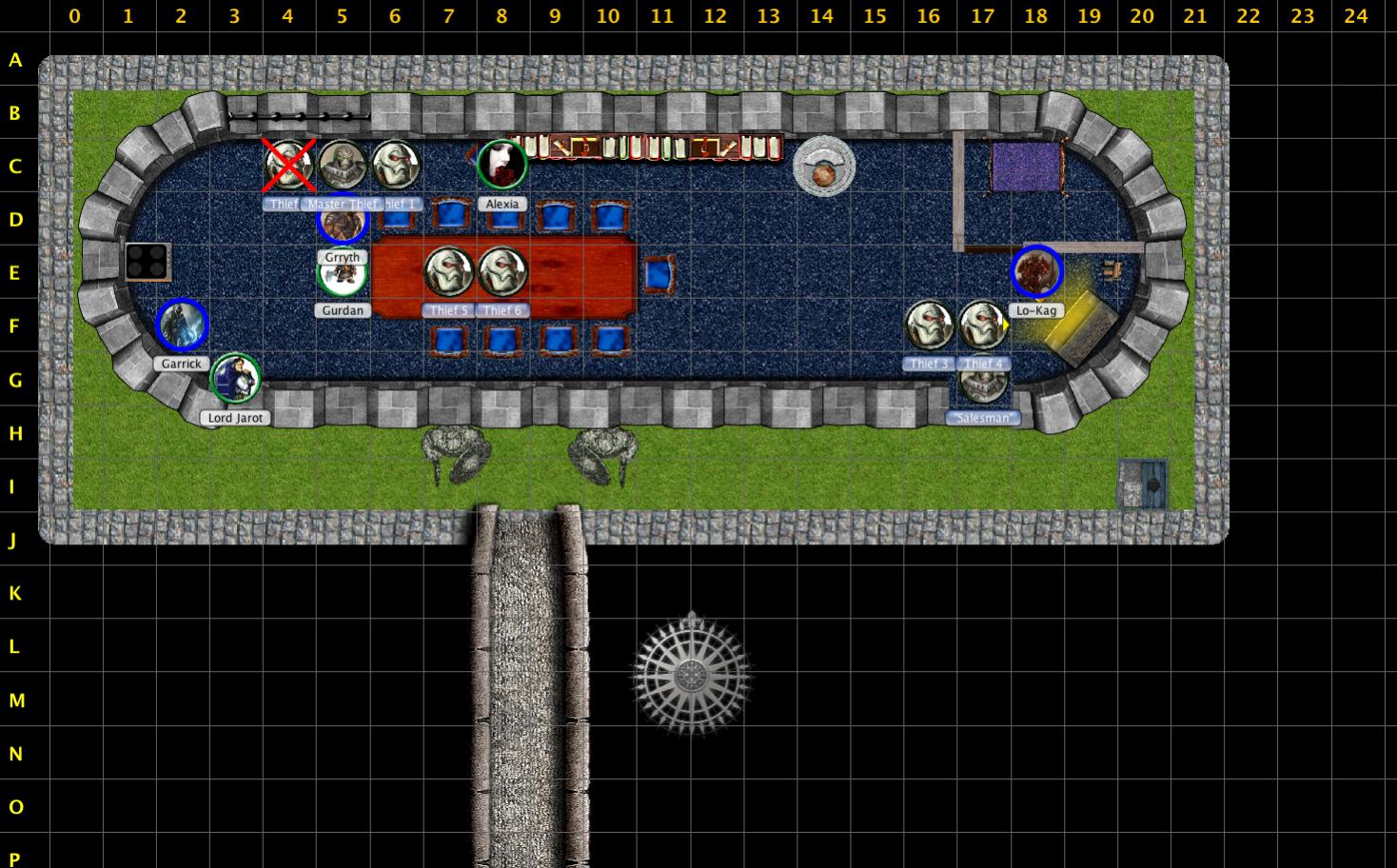This screenshot has height=868, width=1397.
Task: Select the Grryth token
Action: click(x=342, y=225)
